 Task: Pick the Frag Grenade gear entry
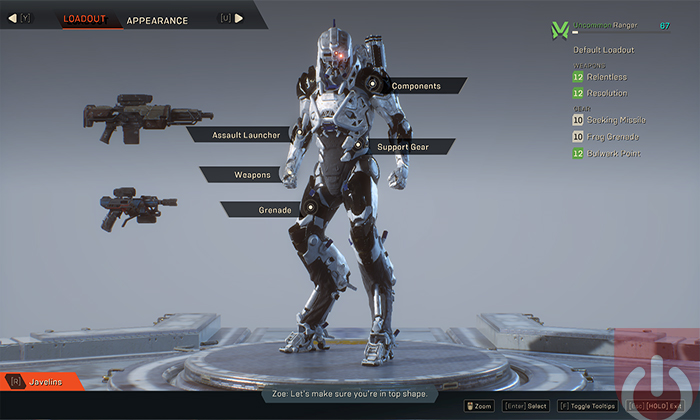(614, 137)
